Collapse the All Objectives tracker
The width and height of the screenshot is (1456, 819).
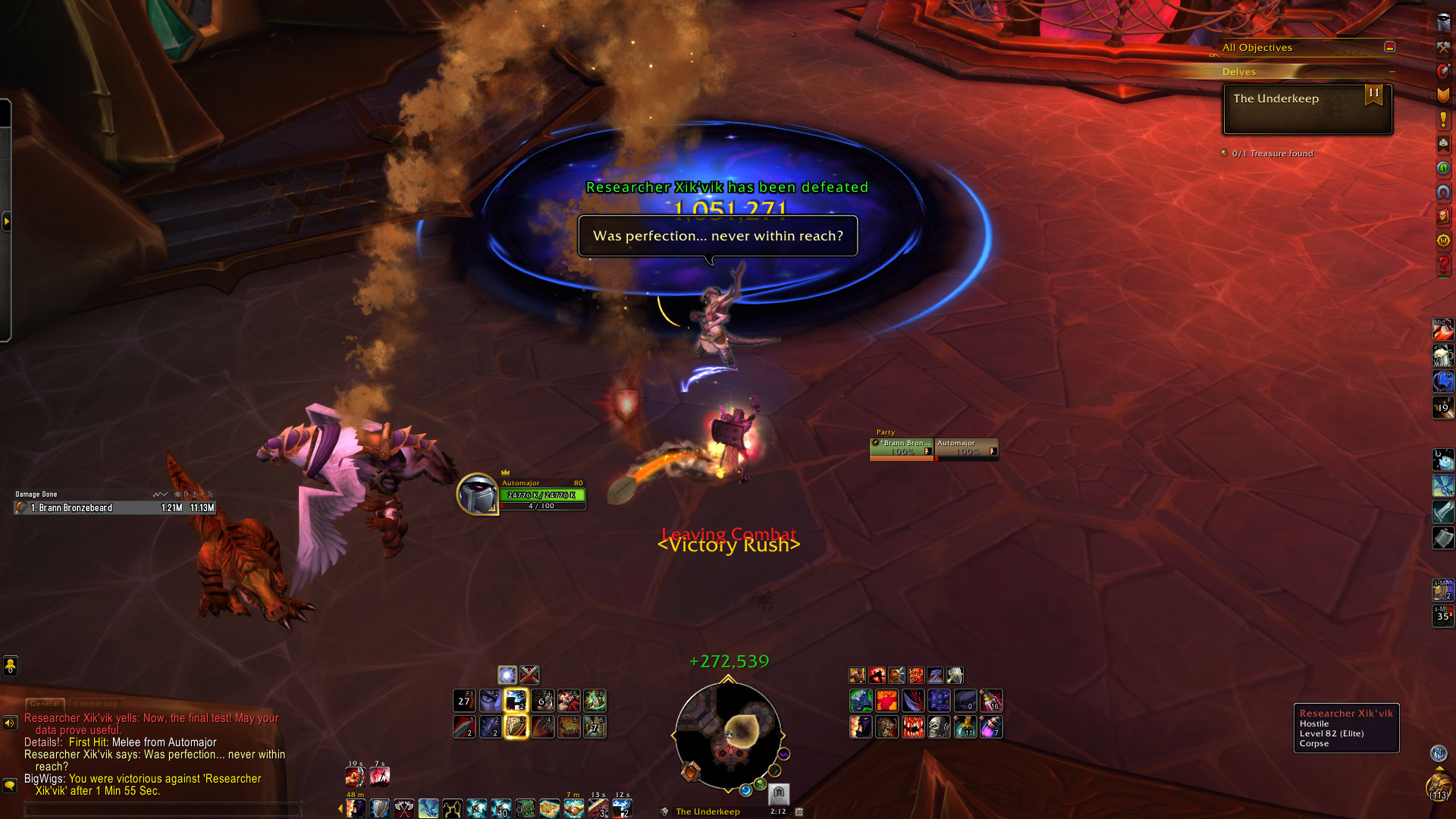(x=1389, y=47)
